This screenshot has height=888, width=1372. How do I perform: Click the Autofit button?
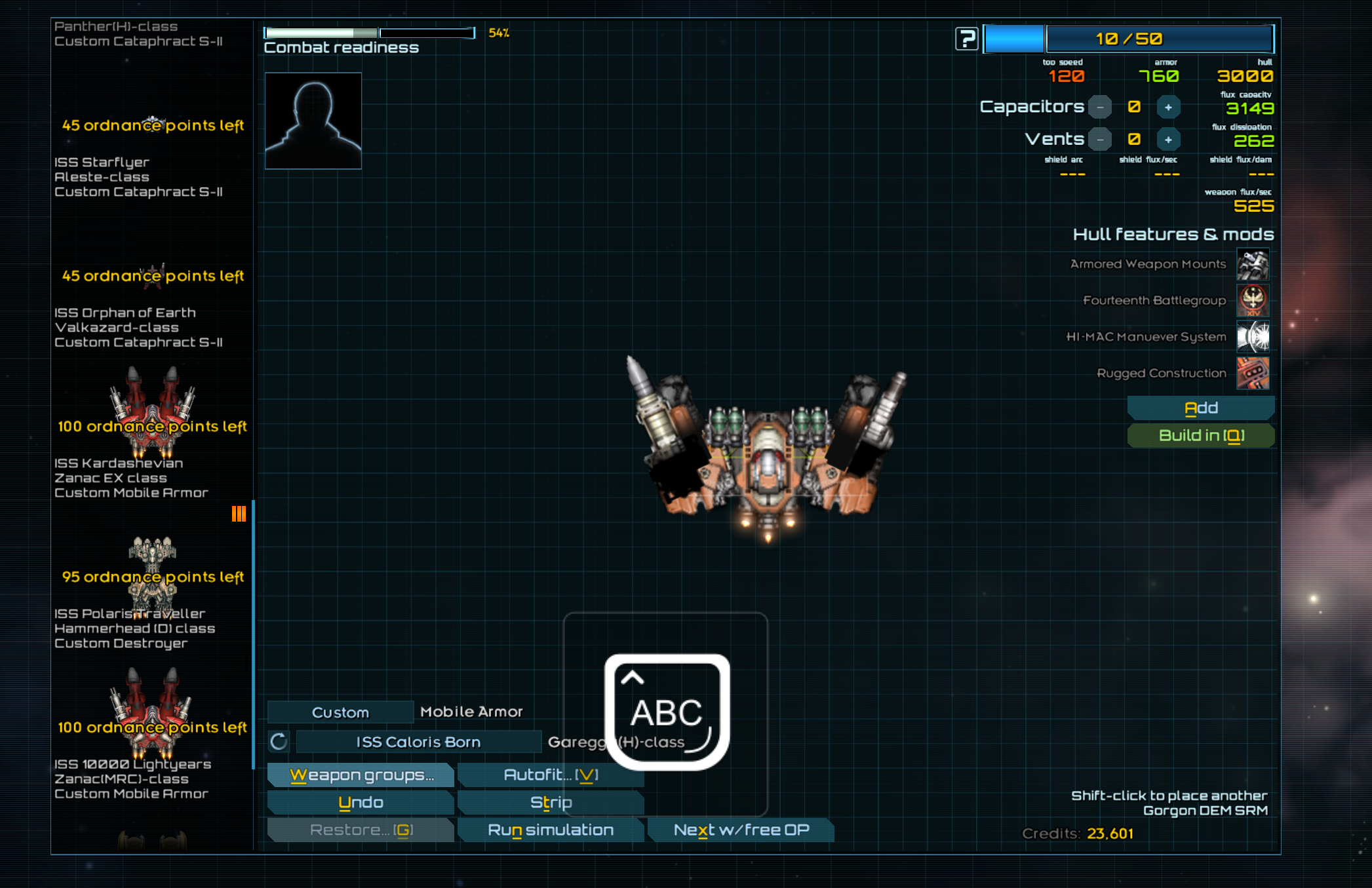(x=549, y=775)
